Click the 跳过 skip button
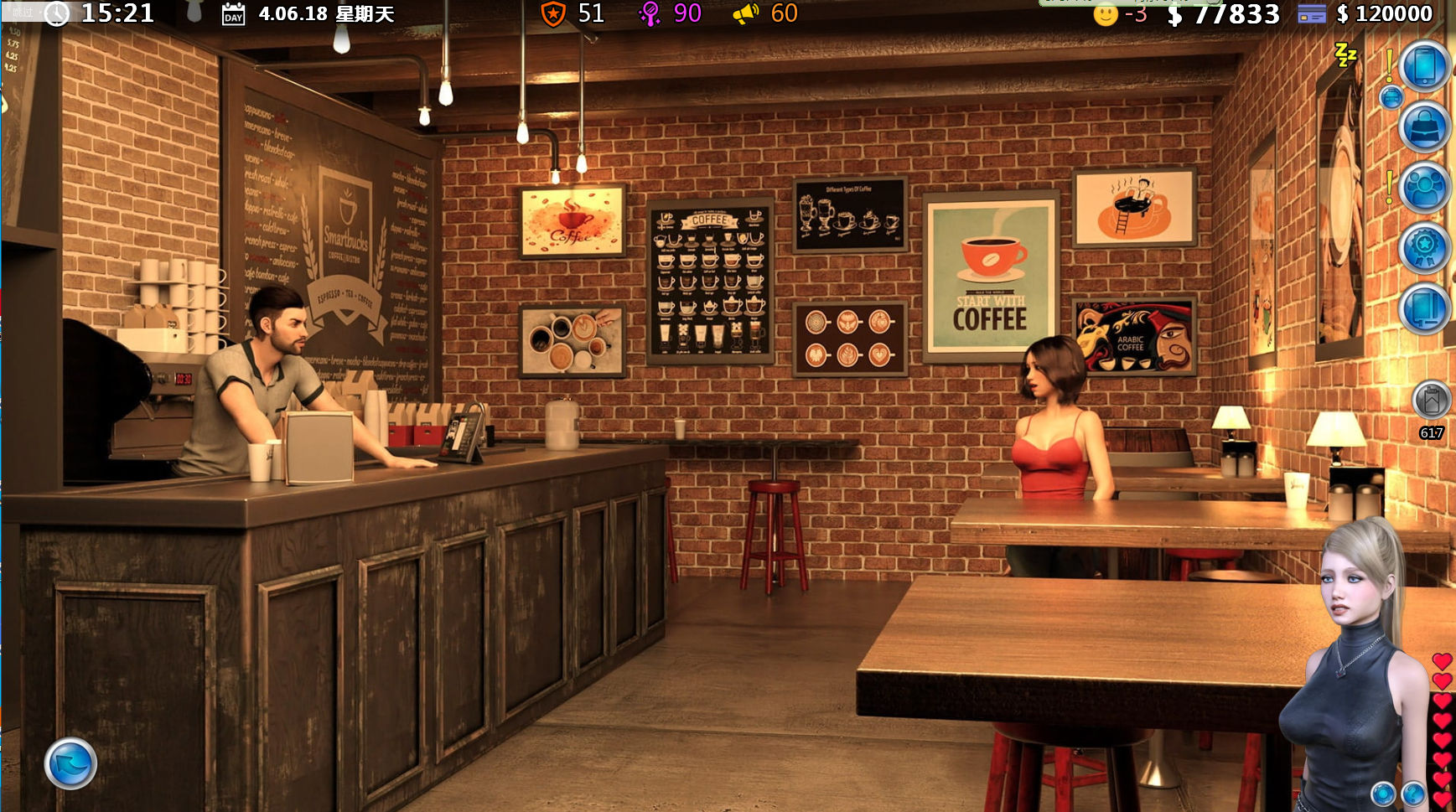 tap(23, 12)
